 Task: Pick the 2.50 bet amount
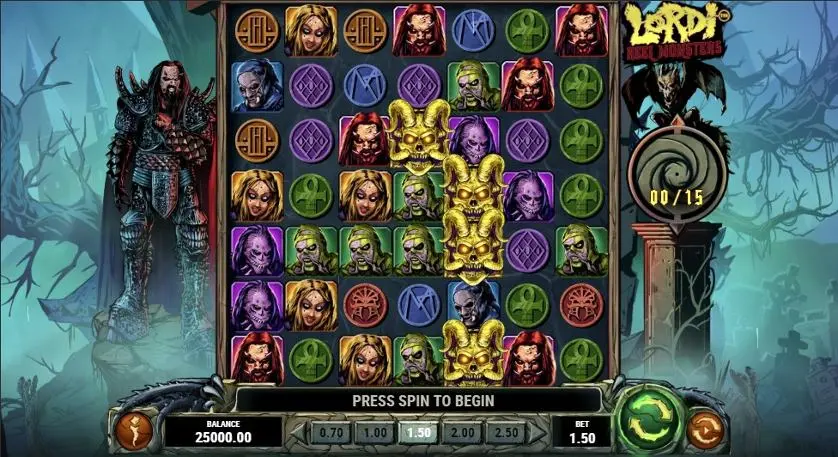point(506,432)
